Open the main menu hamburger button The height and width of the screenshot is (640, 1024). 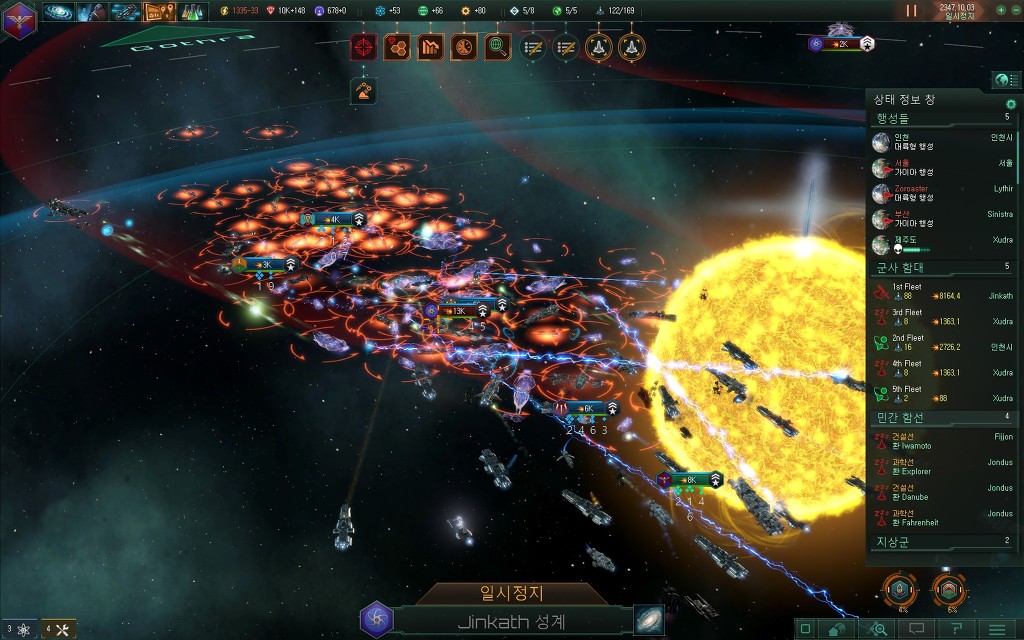pos(997,629)
